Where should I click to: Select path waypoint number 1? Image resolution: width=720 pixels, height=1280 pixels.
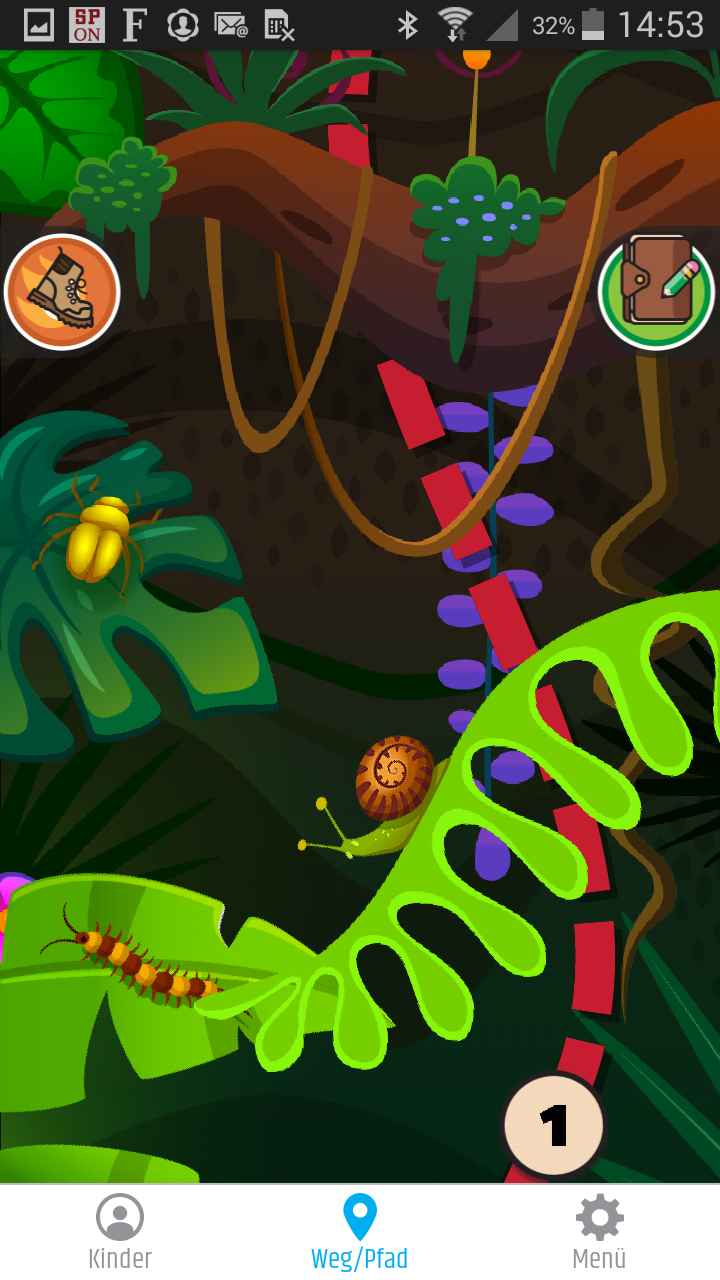point(553,1125)
